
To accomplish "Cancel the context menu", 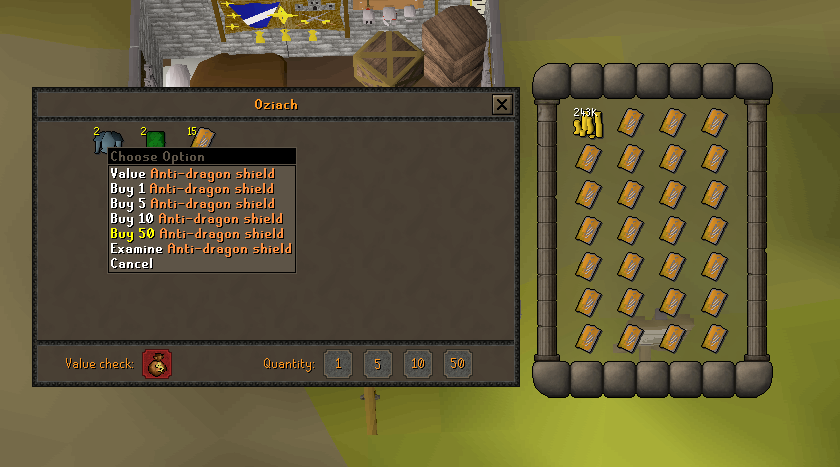I will (x=132, y=264).
